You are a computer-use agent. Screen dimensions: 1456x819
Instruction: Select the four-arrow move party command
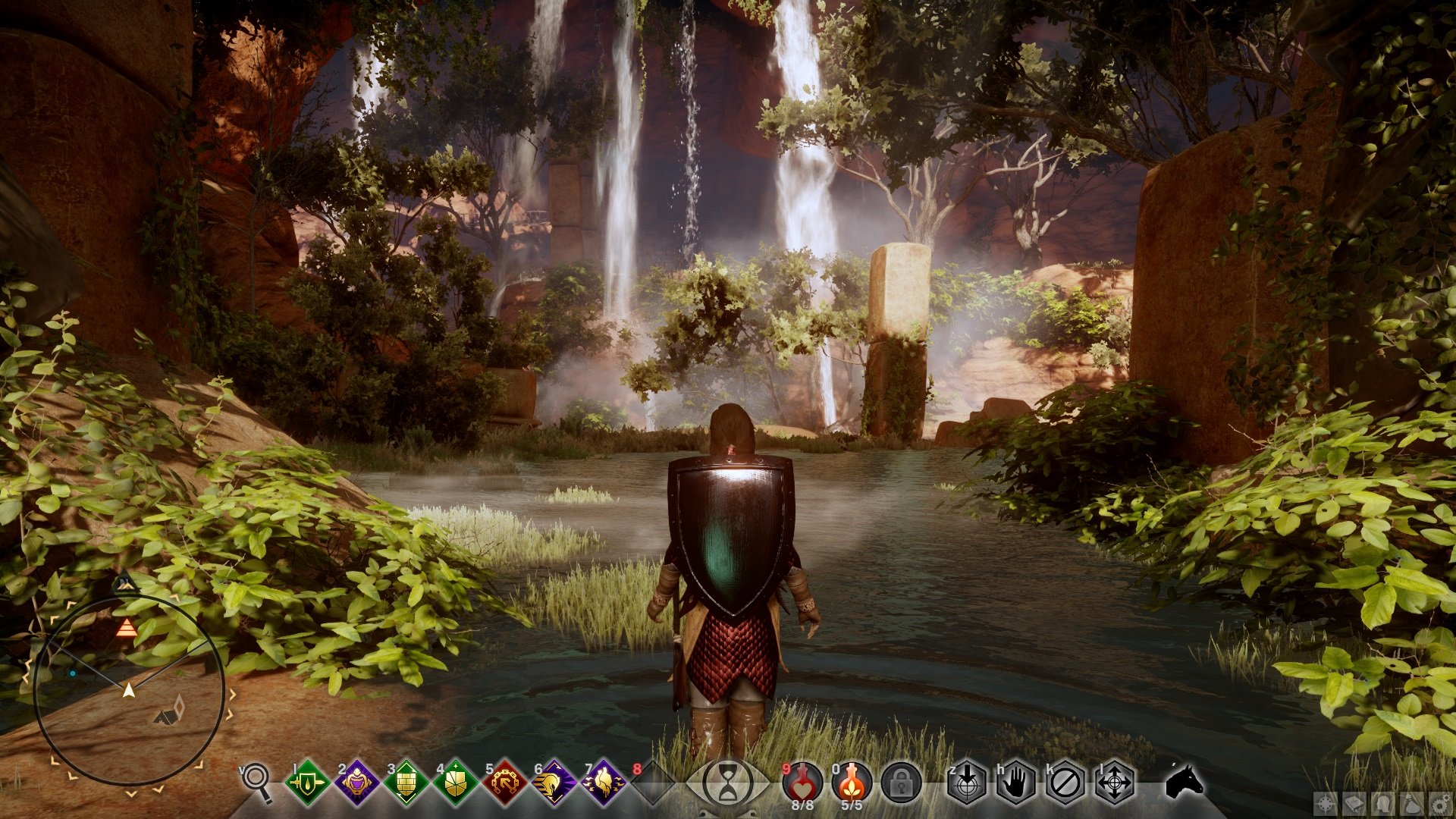tap(1115, 782)
